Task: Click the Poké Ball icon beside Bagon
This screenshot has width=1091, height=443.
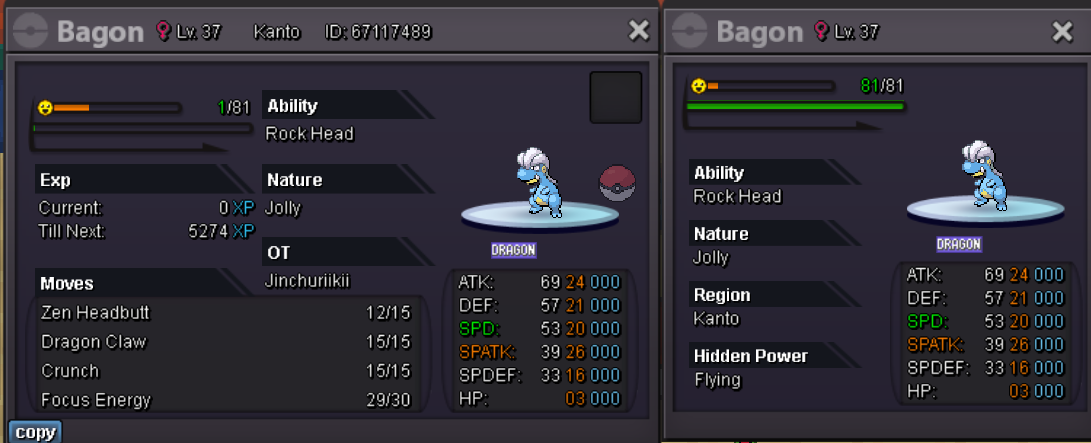Action: [615, 183]
